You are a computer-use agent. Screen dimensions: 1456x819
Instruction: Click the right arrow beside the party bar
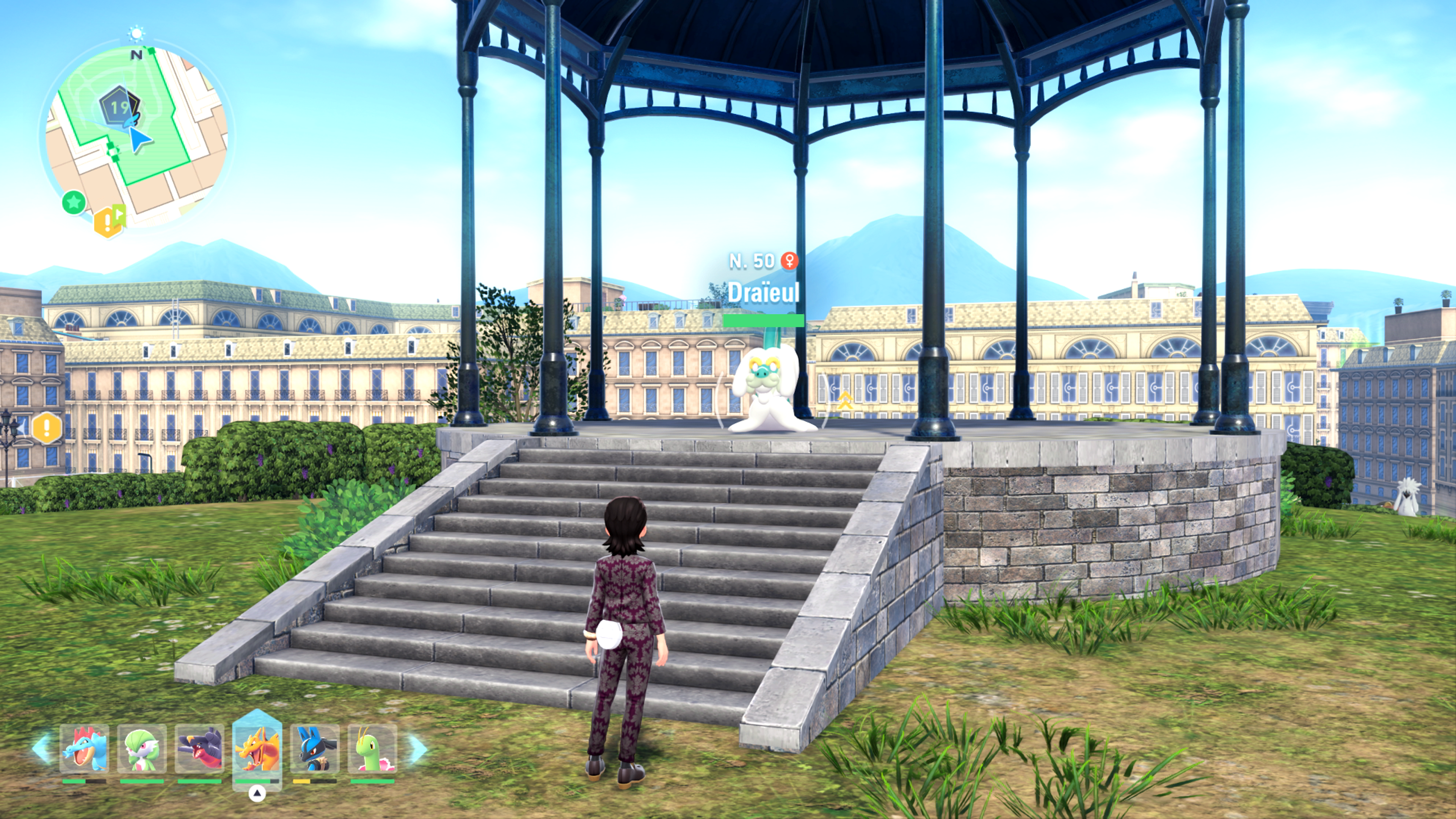(418, 748)
